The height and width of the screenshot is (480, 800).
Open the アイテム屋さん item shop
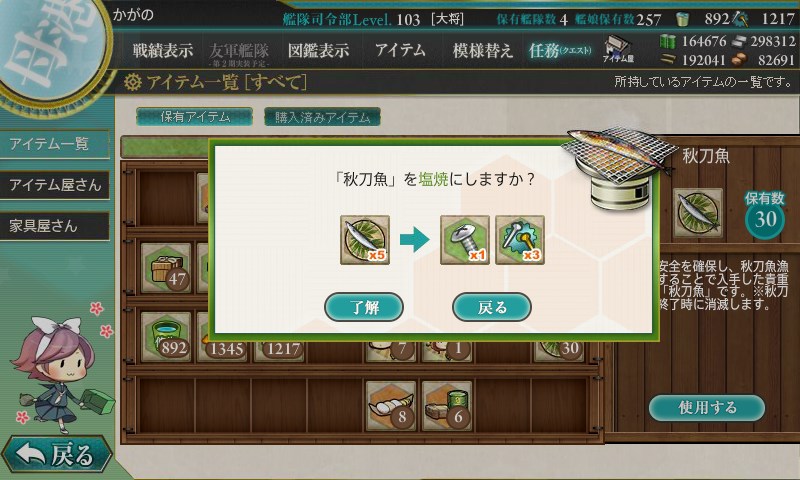[x=54, y=185]
